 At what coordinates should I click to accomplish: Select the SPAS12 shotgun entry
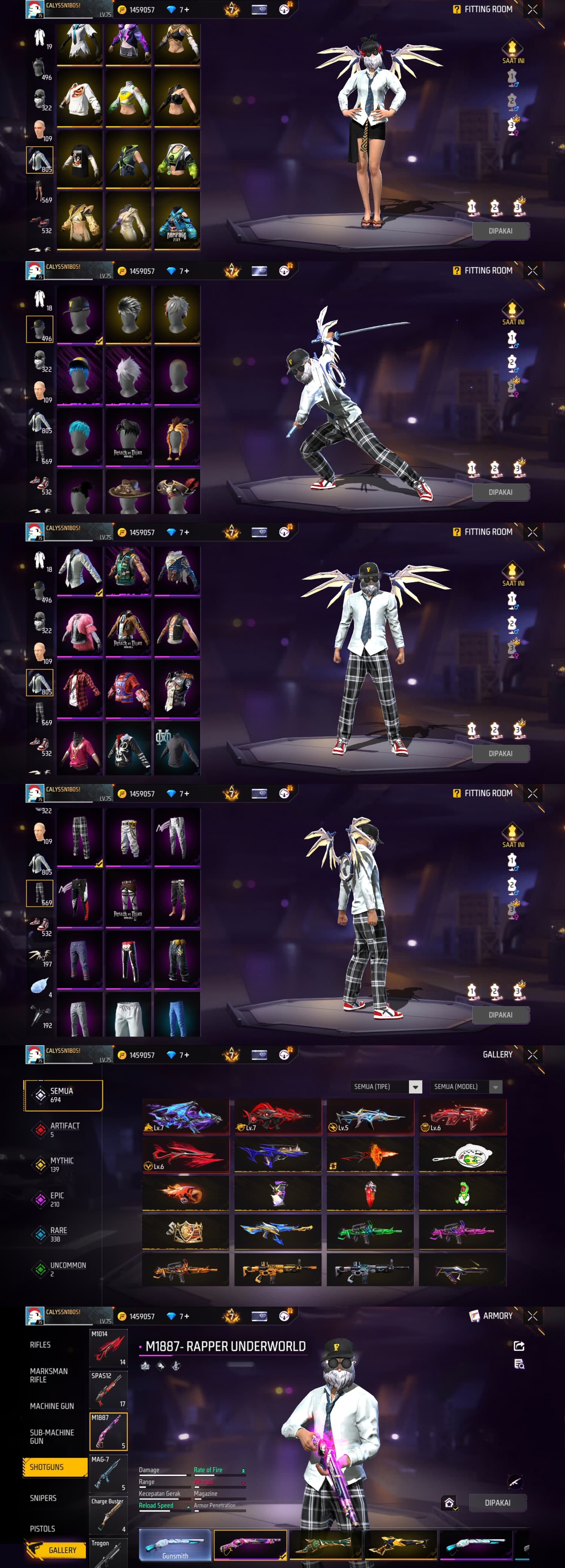(x=108, y=1389)
